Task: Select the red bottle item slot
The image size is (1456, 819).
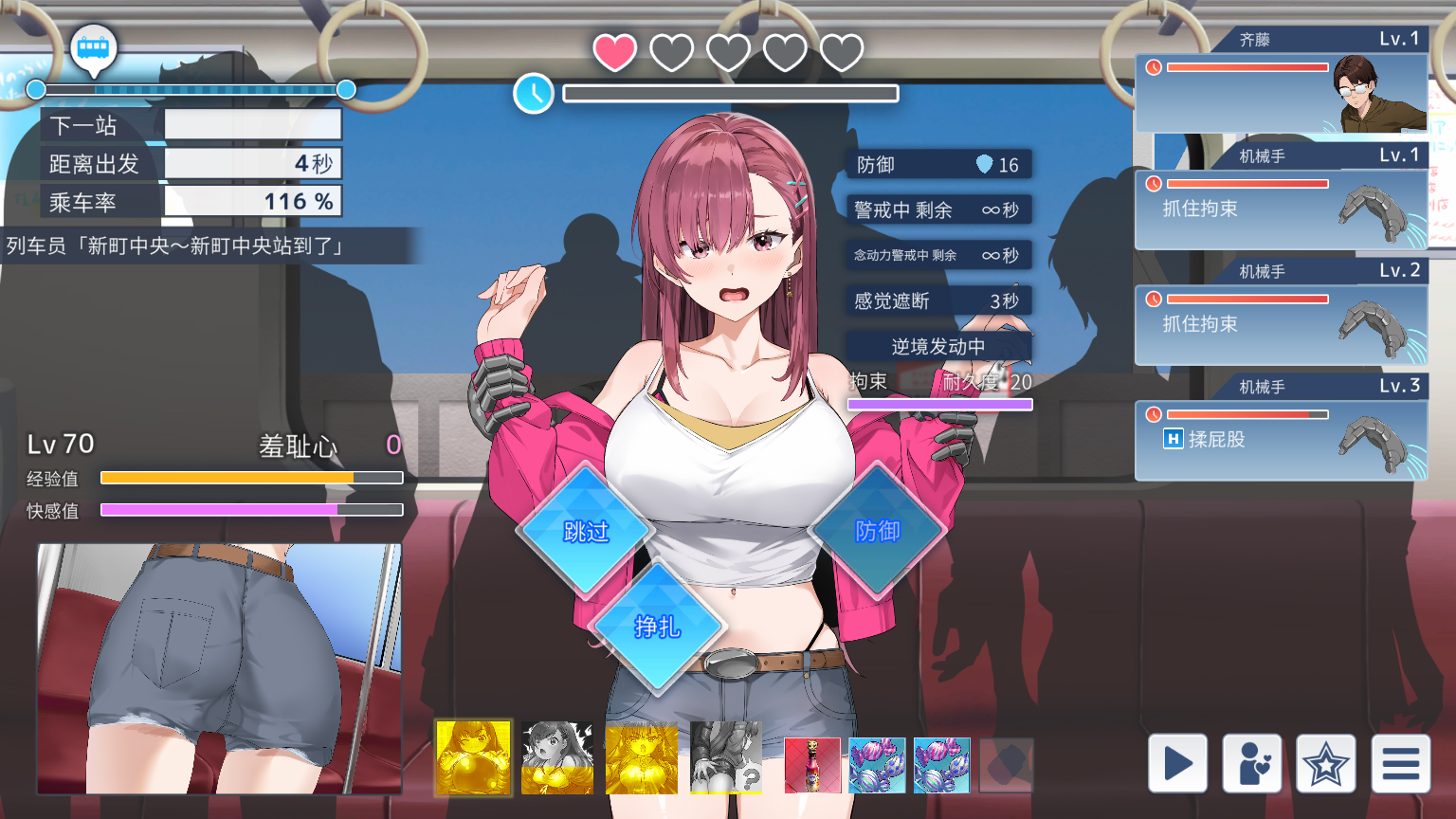Action: [x=812, y=765]
